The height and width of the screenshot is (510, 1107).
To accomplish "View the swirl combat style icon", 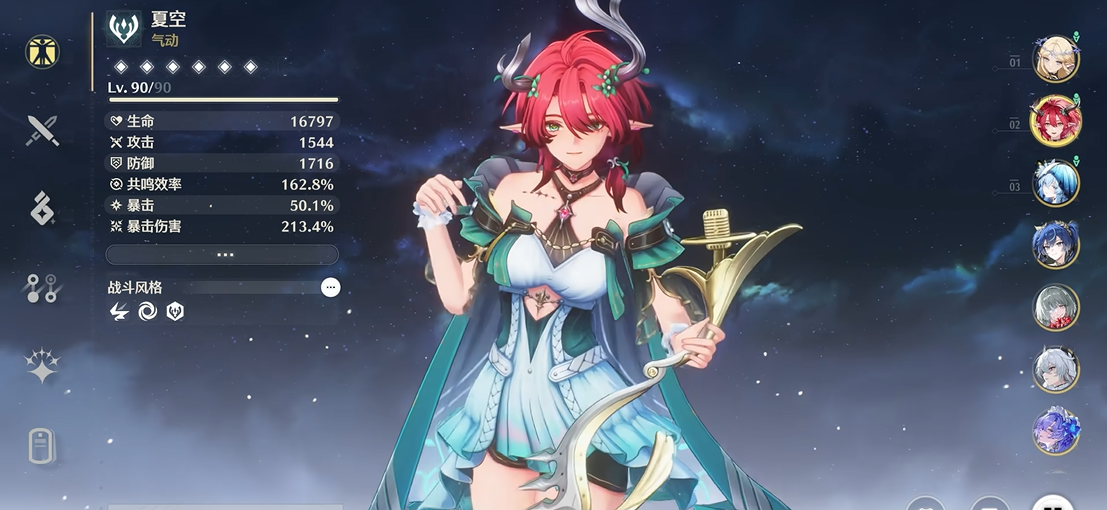I will 147,312.
